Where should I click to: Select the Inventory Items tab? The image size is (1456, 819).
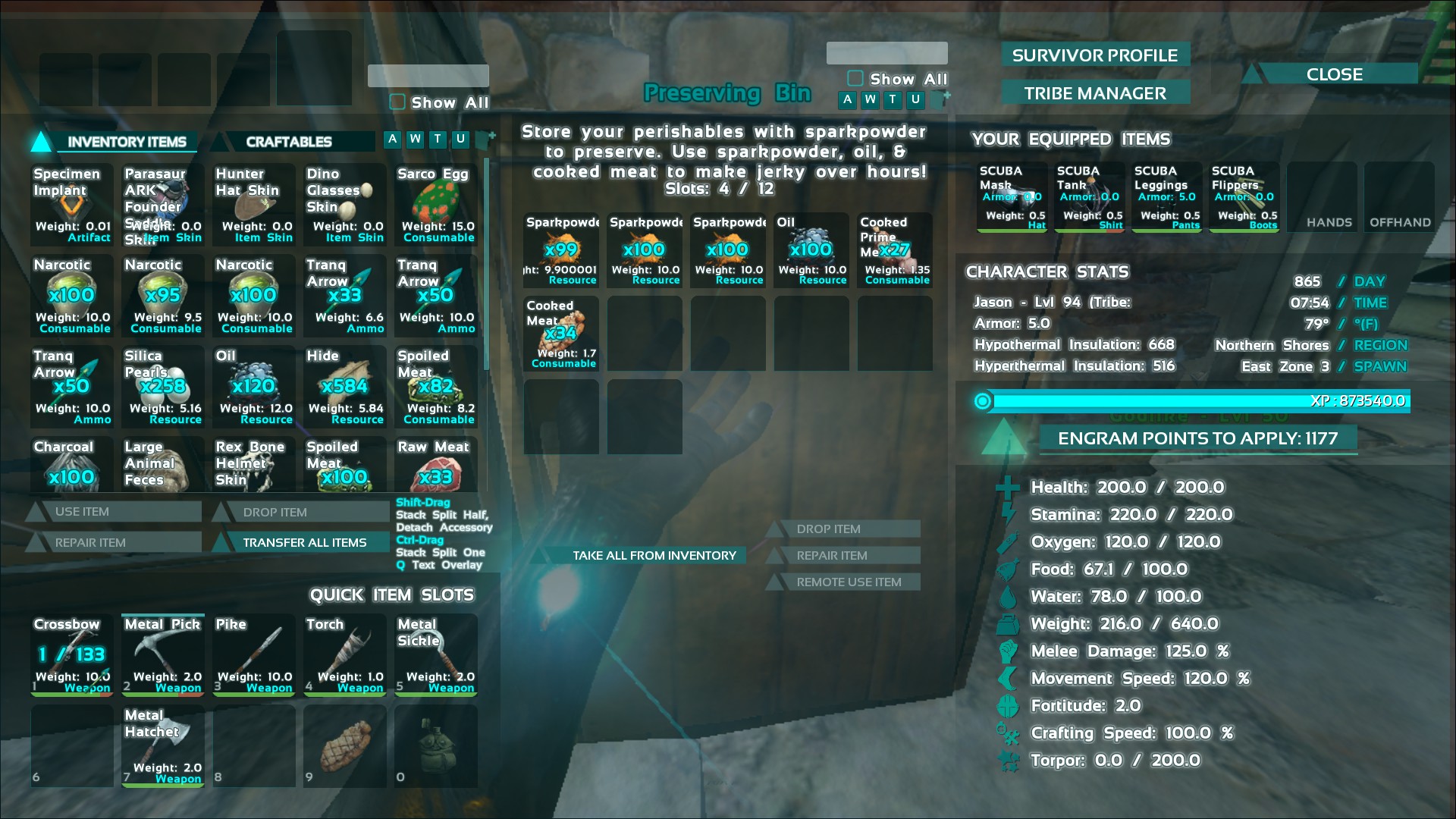(126, 142)
